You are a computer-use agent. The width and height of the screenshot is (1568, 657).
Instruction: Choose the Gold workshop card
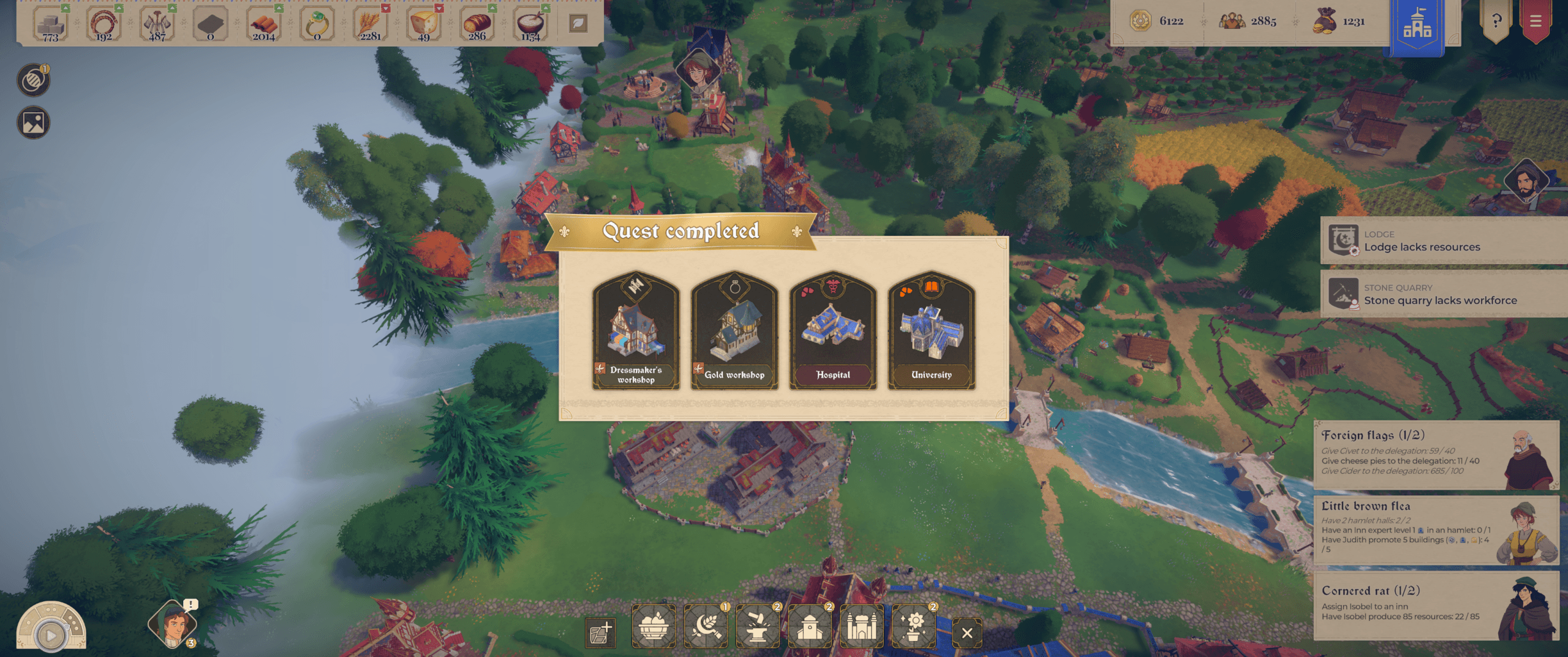pyautogui.click(x=734, y=331)
